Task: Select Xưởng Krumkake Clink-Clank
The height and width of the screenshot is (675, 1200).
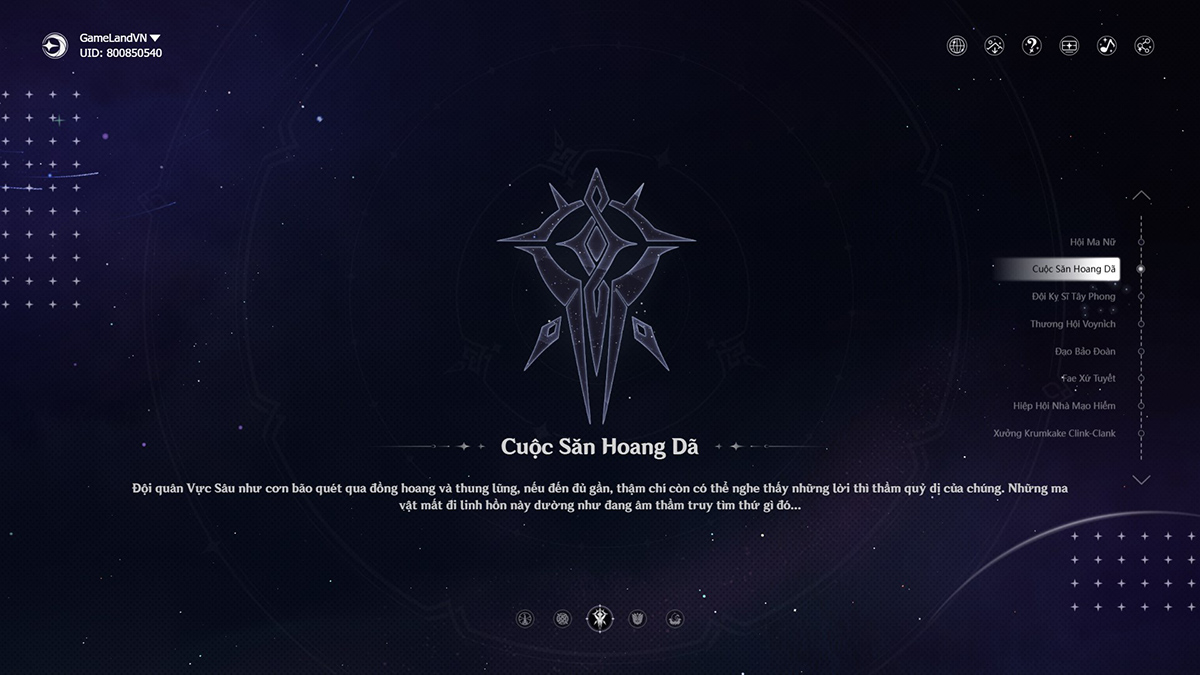Action: (1054, 434)
